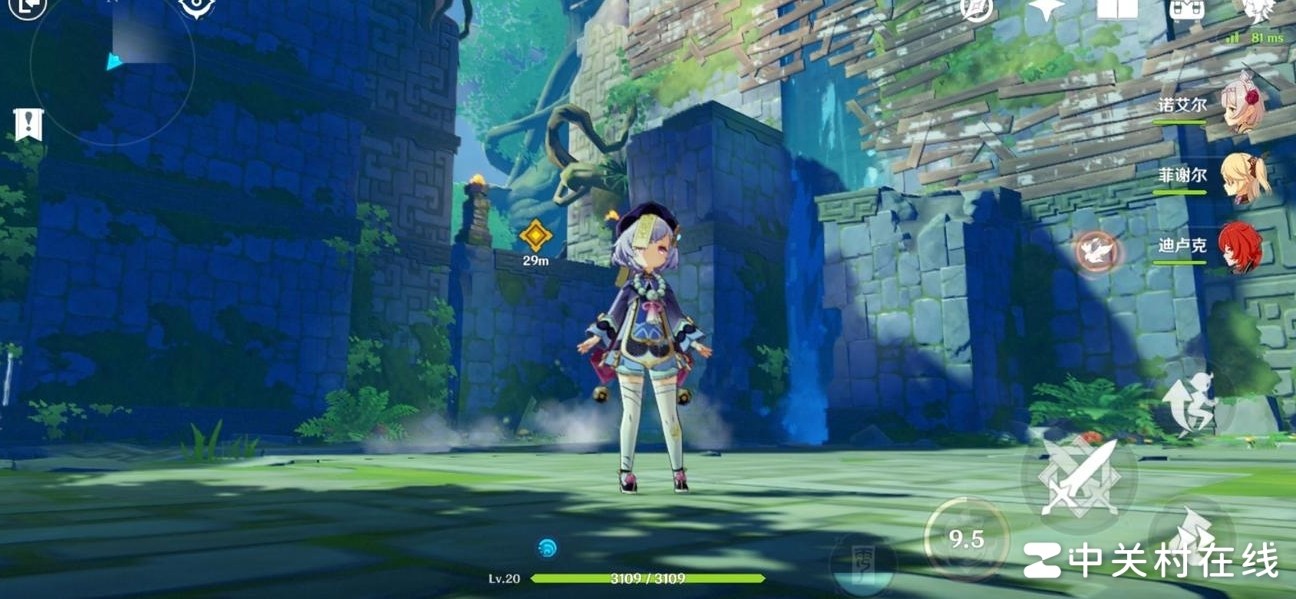Open the elemental sight eye icon
The image size is (1296, 599).
pyautogui.click(x=196, y=7)
